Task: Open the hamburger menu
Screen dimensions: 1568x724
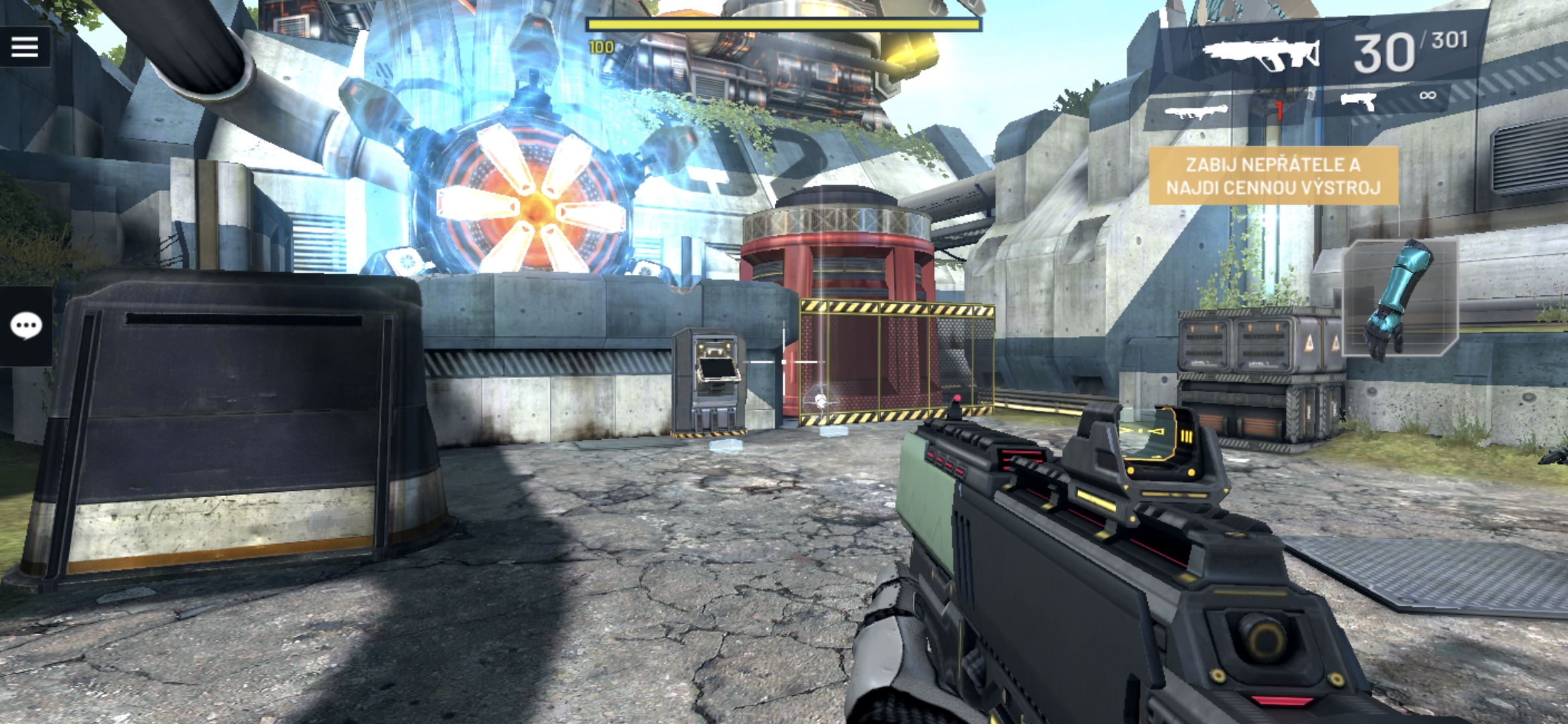Action: 25,47
